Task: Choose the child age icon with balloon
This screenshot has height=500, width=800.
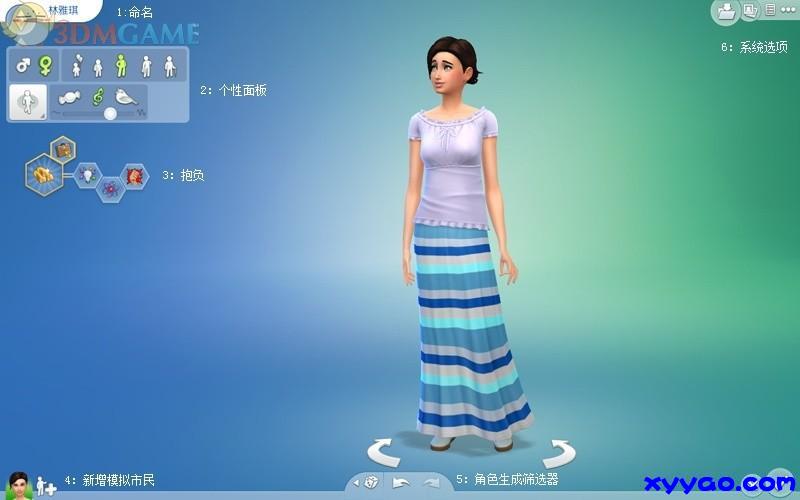Action: point(76,66)
